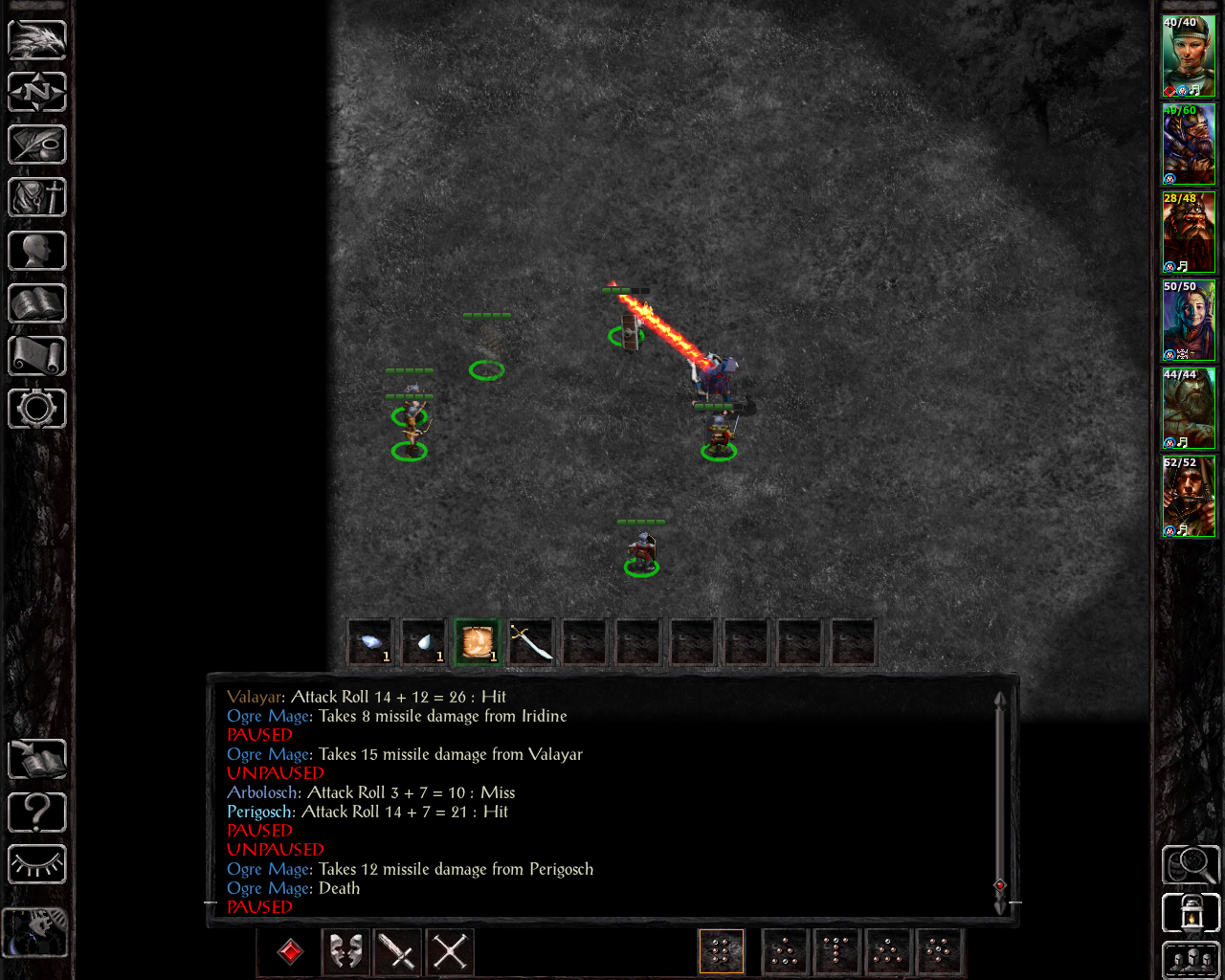Viewport: 1225px width, 980px height.
Task: Open the character record head button
Action: click(x=37, y=251)
